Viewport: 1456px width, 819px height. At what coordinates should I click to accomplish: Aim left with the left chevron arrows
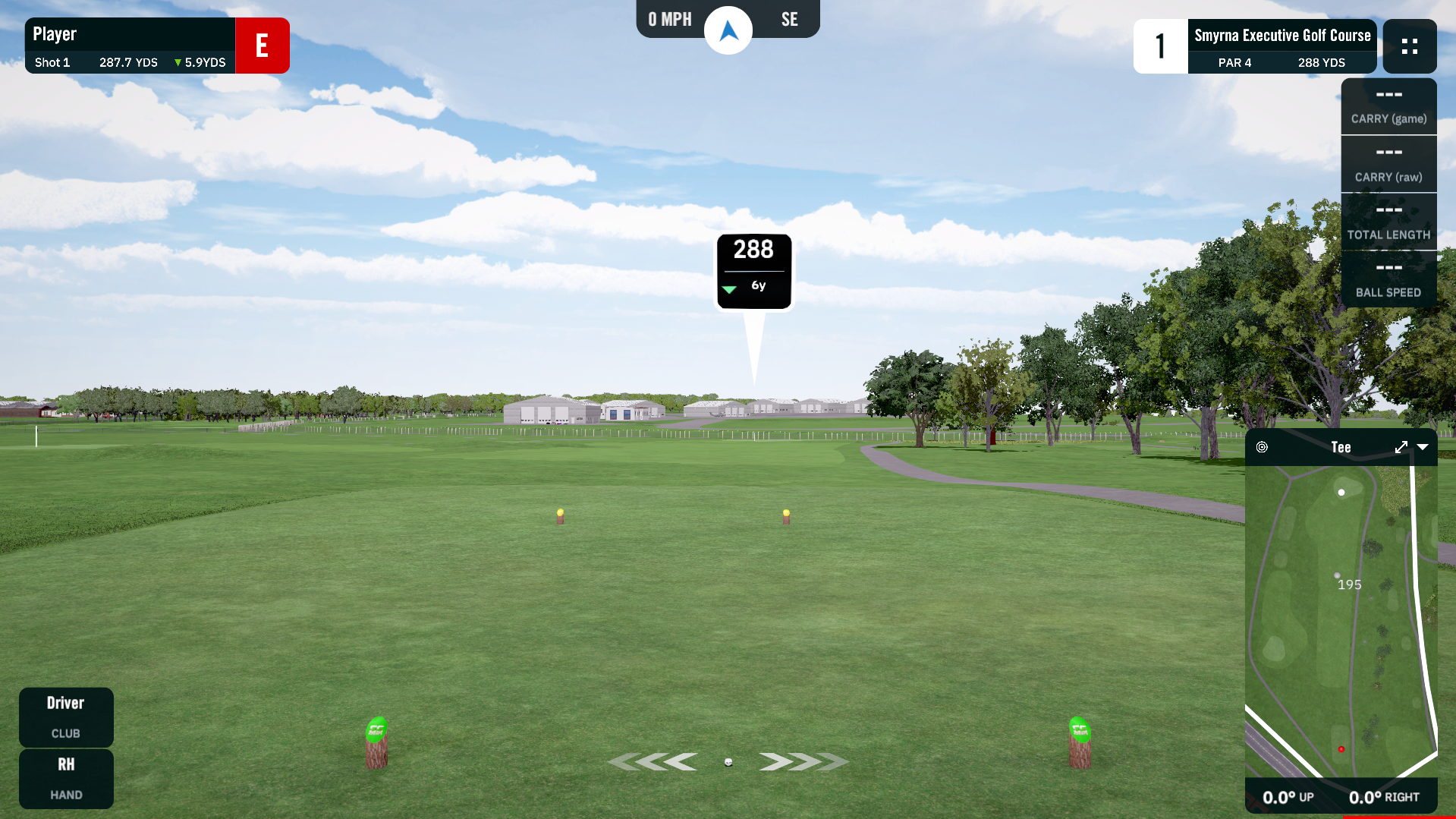pos(653,761)
